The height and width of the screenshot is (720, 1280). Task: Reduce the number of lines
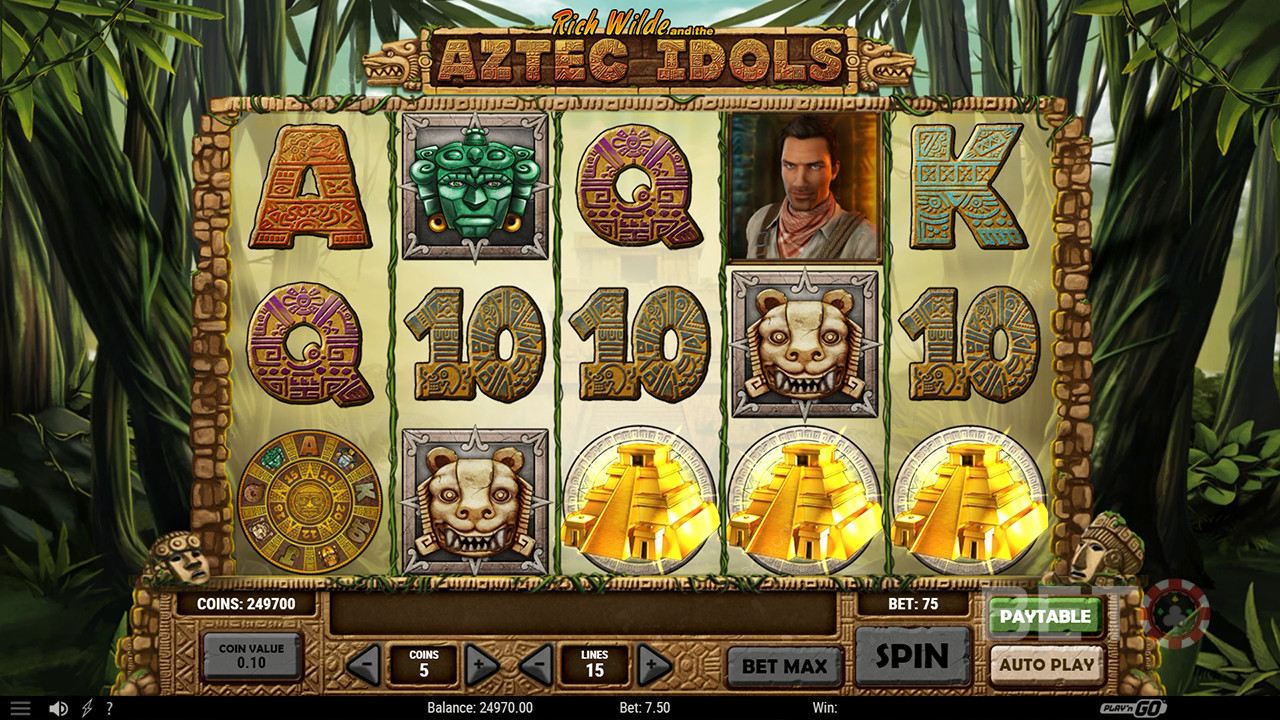(537, 664)
